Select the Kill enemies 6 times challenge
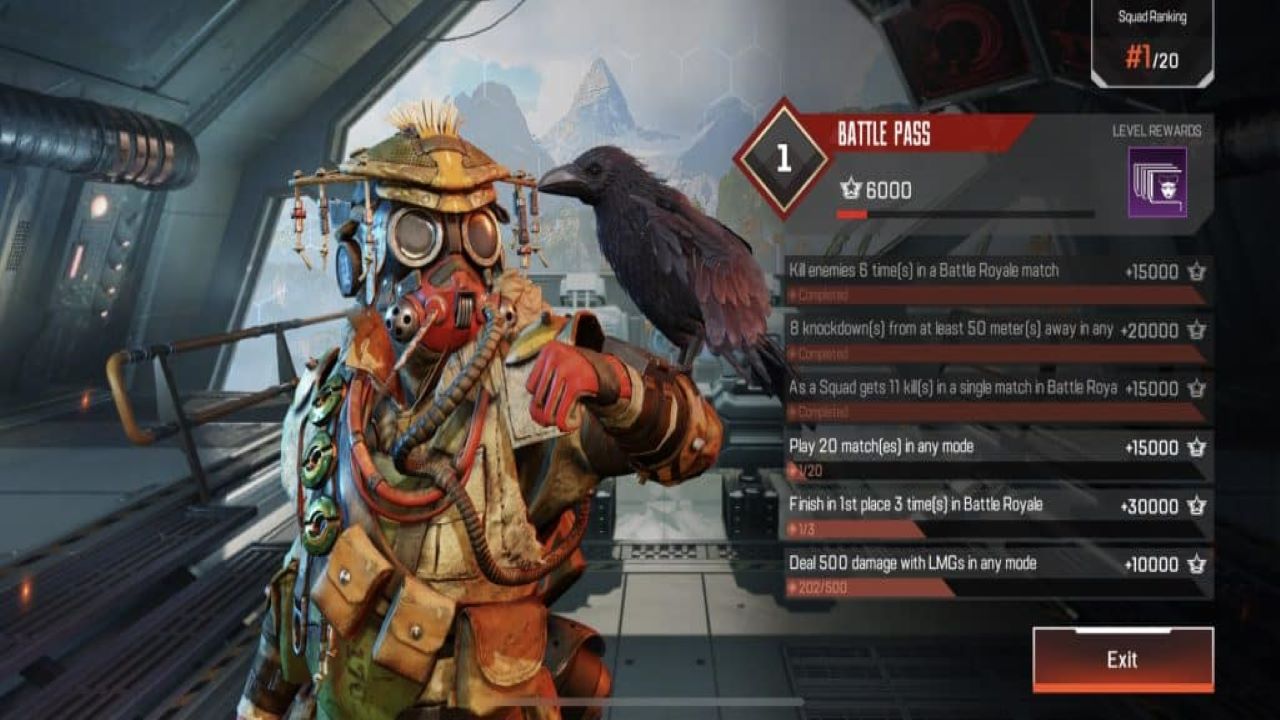1280x720 pixels. pyautogui.click(x=998, y=281)
